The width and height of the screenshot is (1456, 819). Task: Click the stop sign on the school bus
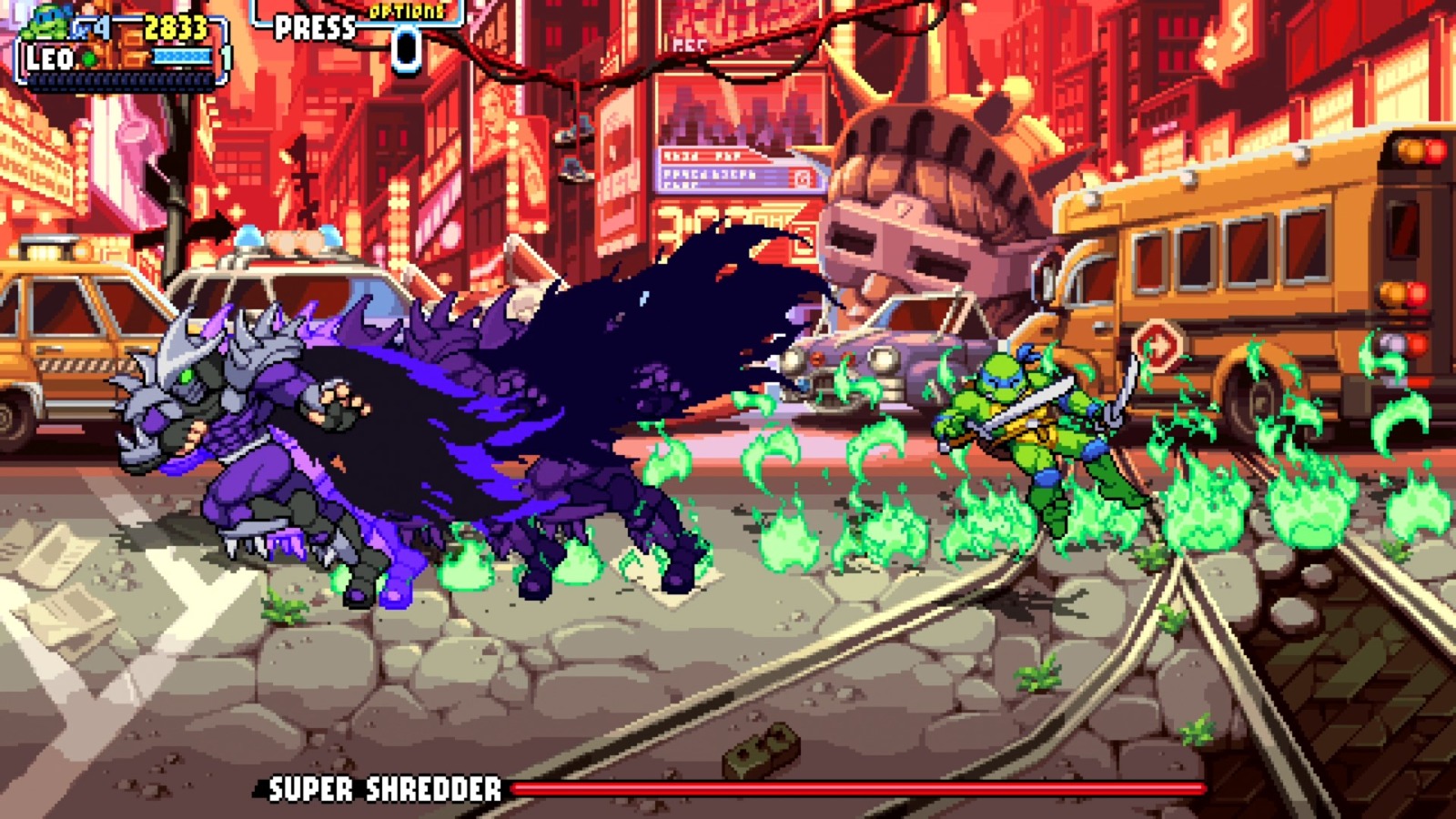1158,346
